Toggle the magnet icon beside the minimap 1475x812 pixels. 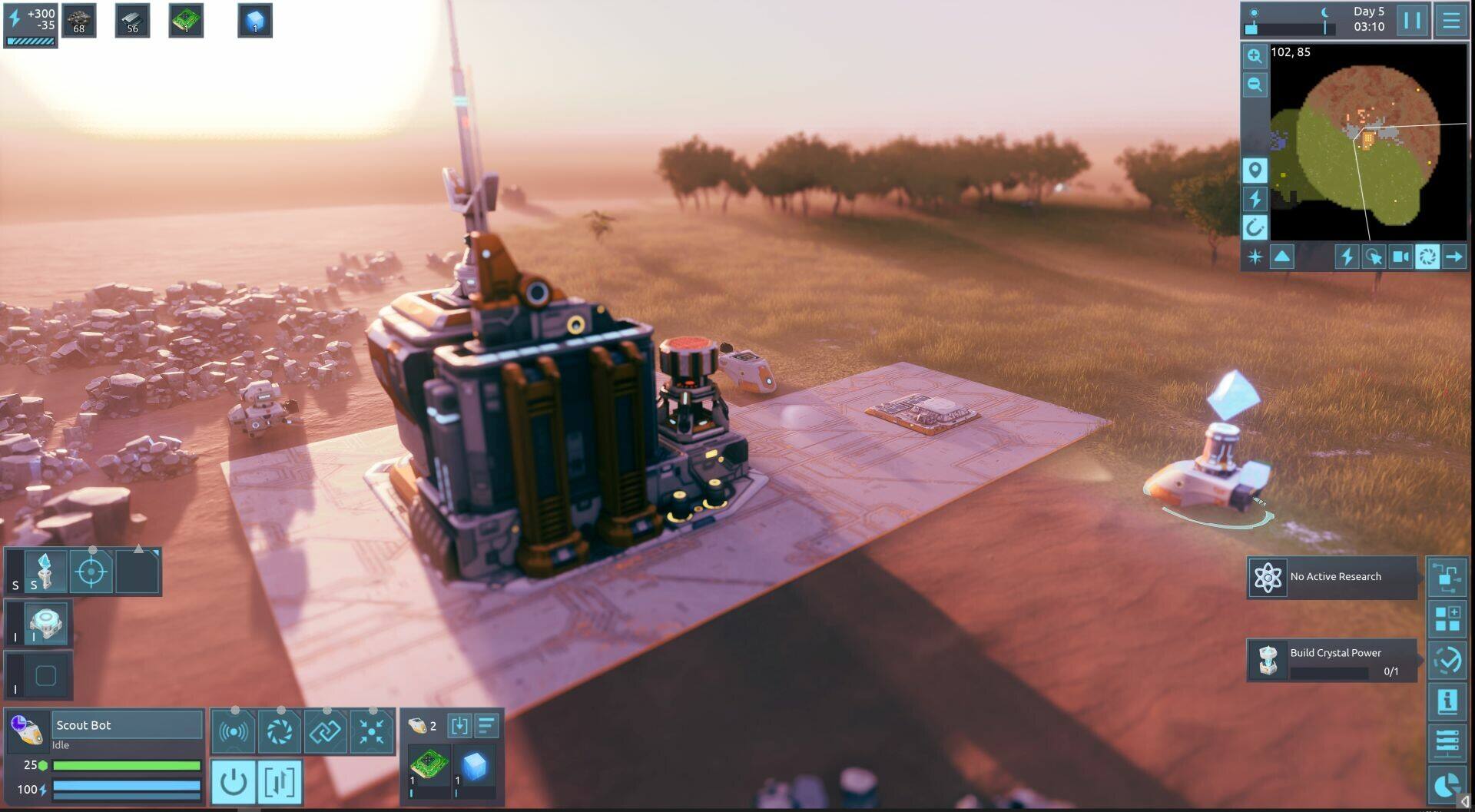(1255, 227)
